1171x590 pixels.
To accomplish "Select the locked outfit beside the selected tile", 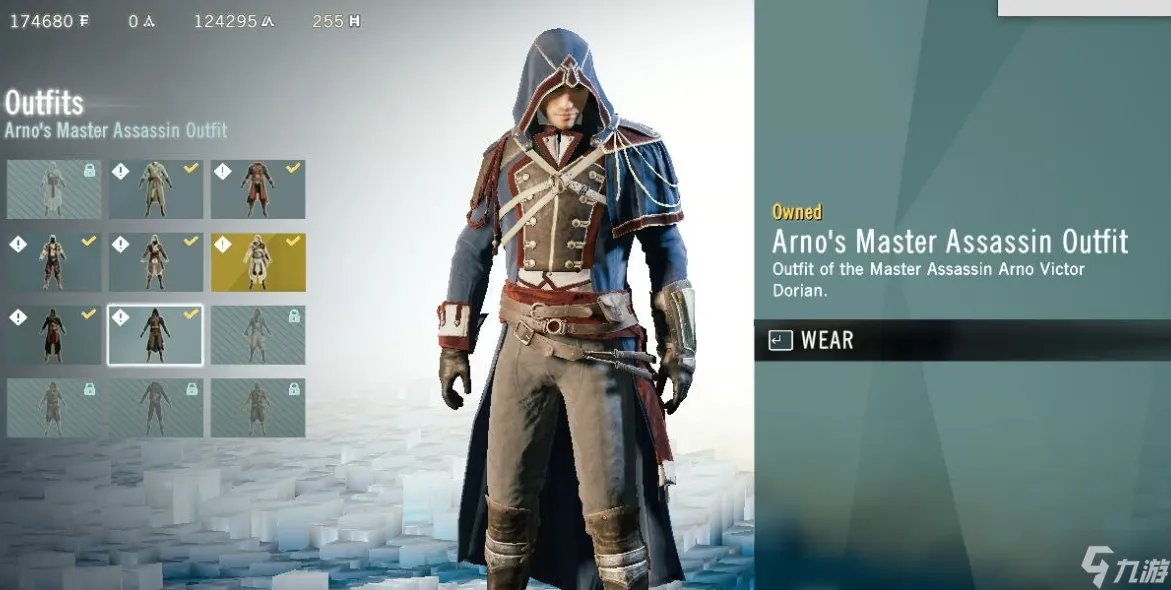I will (258, 335).
